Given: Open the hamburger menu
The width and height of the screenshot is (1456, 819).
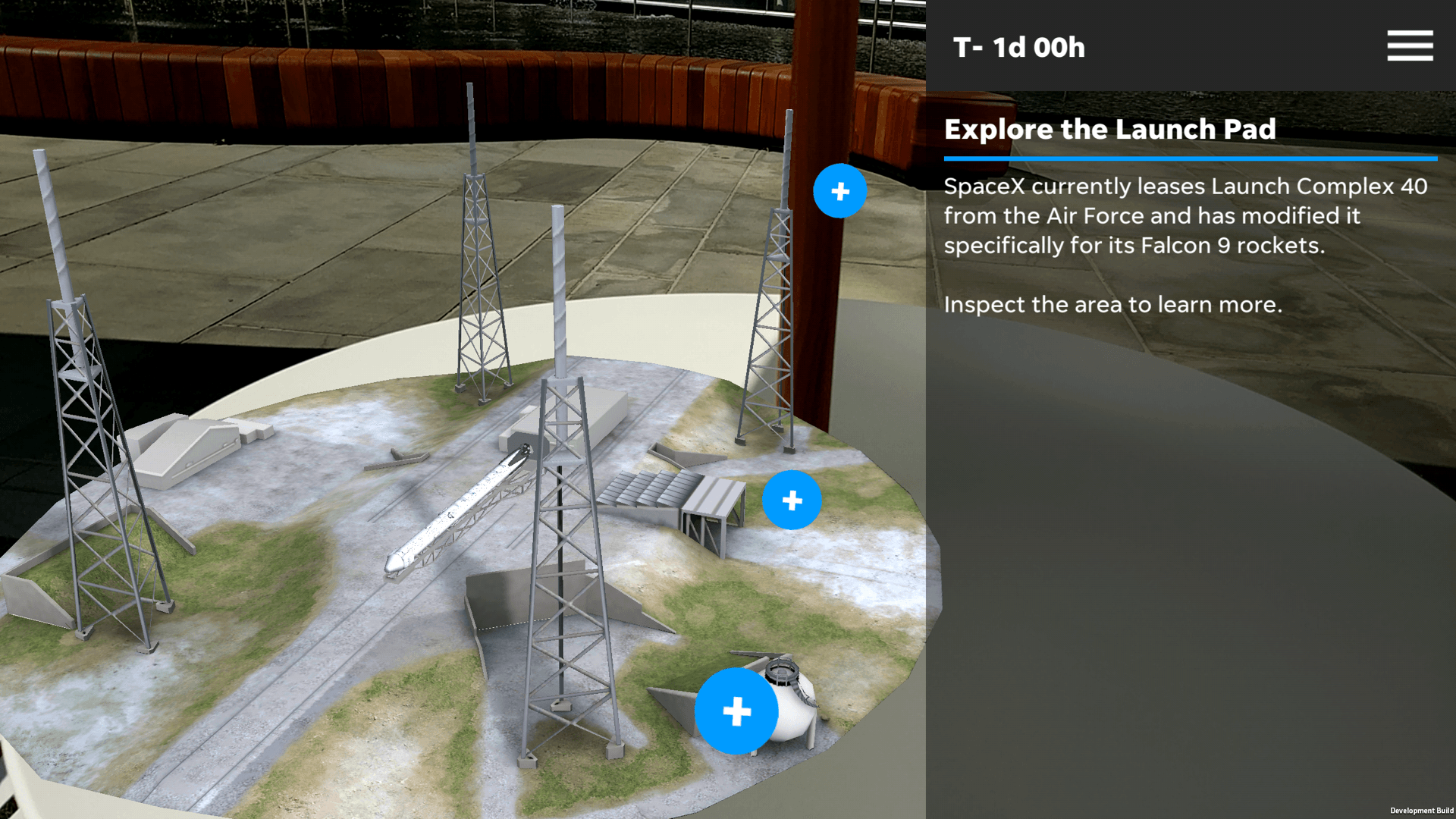Looking at the screenshot, I should click(1410, 45).
